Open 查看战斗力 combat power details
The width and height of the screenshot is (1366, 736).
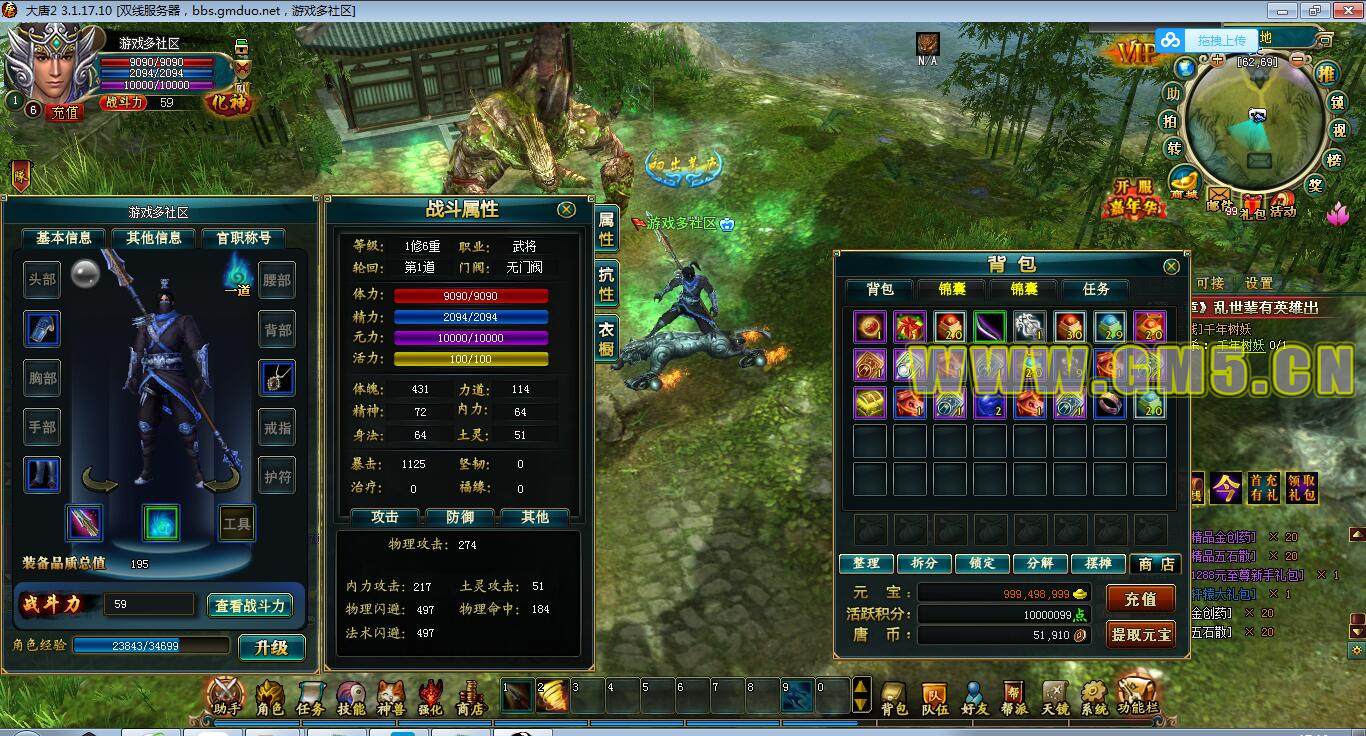point(251,605)
